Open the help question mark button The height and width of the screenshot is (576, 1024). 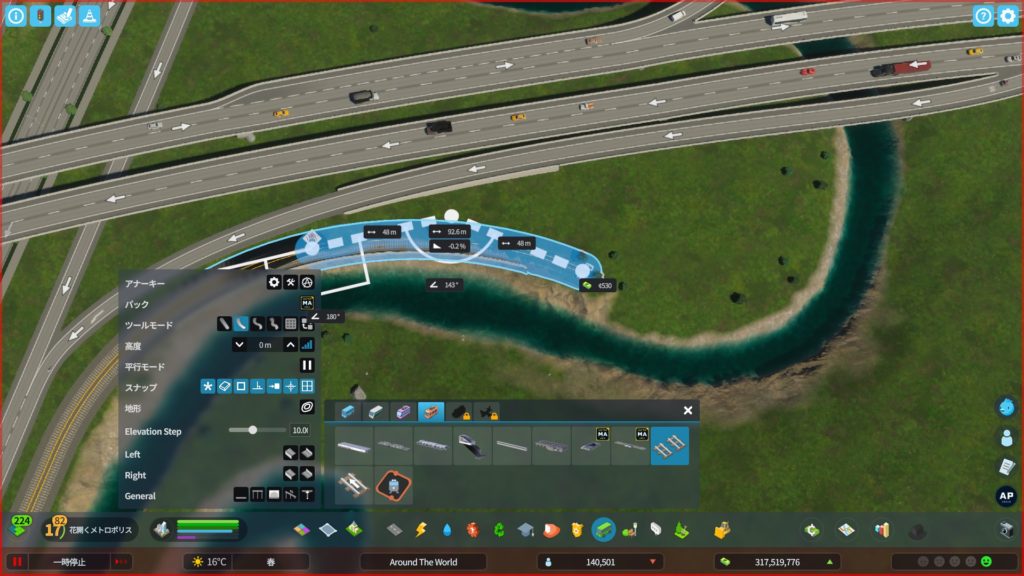point(983,16)
